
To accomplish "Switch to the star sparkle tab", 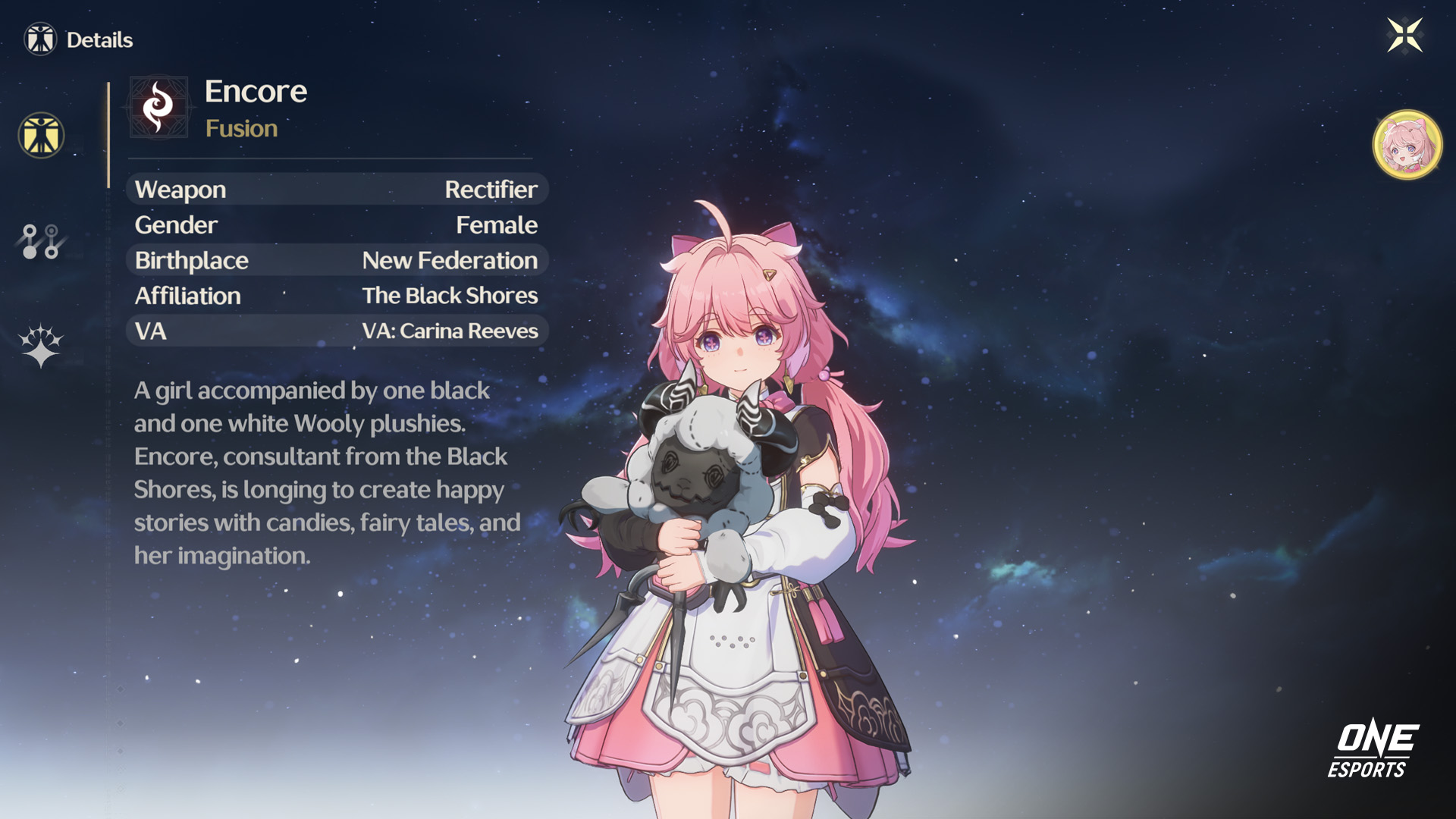I will coord(41,346).
